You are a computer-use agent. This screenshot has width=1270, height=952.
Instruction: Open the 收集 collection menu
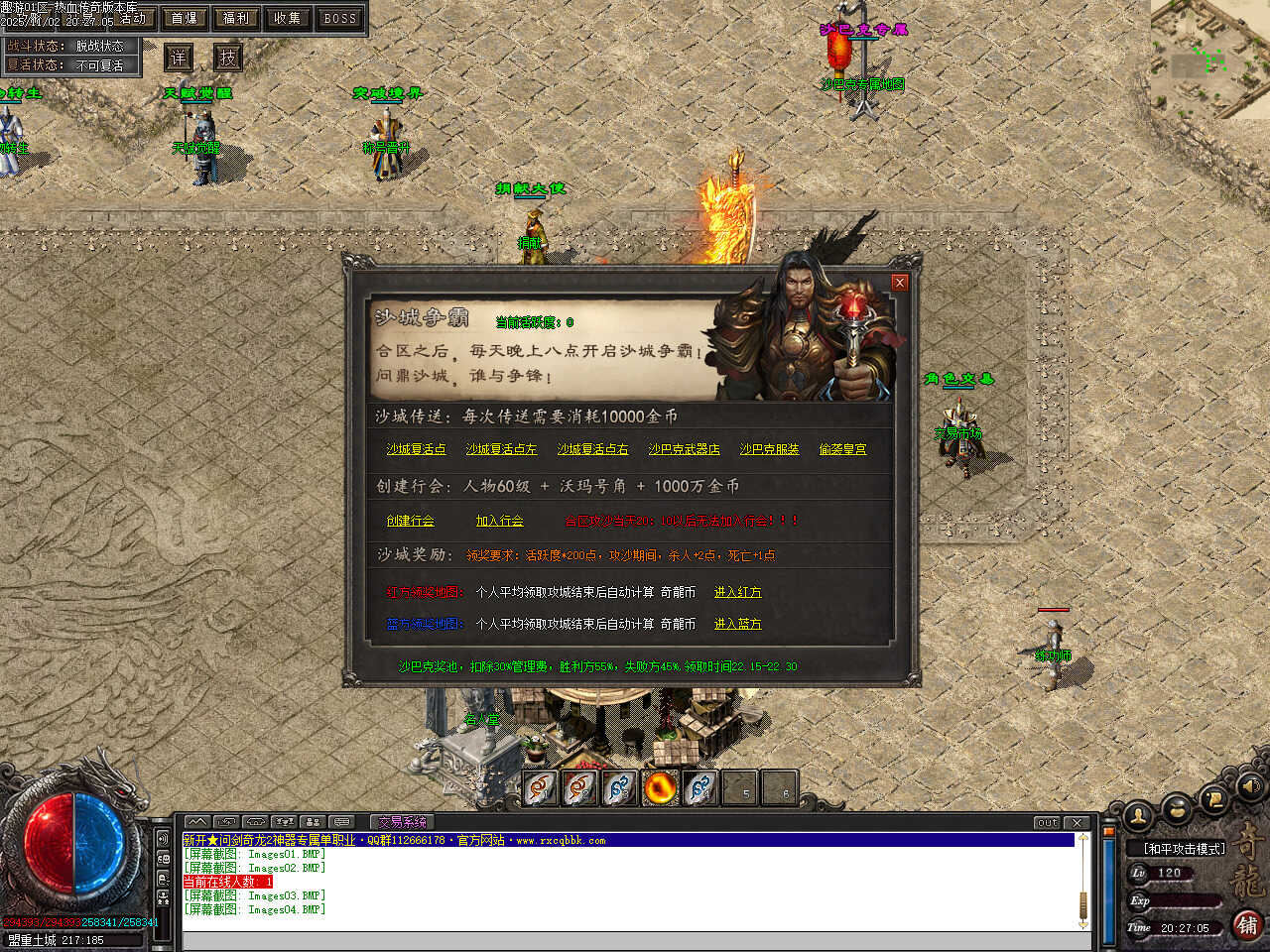point(288,18)
